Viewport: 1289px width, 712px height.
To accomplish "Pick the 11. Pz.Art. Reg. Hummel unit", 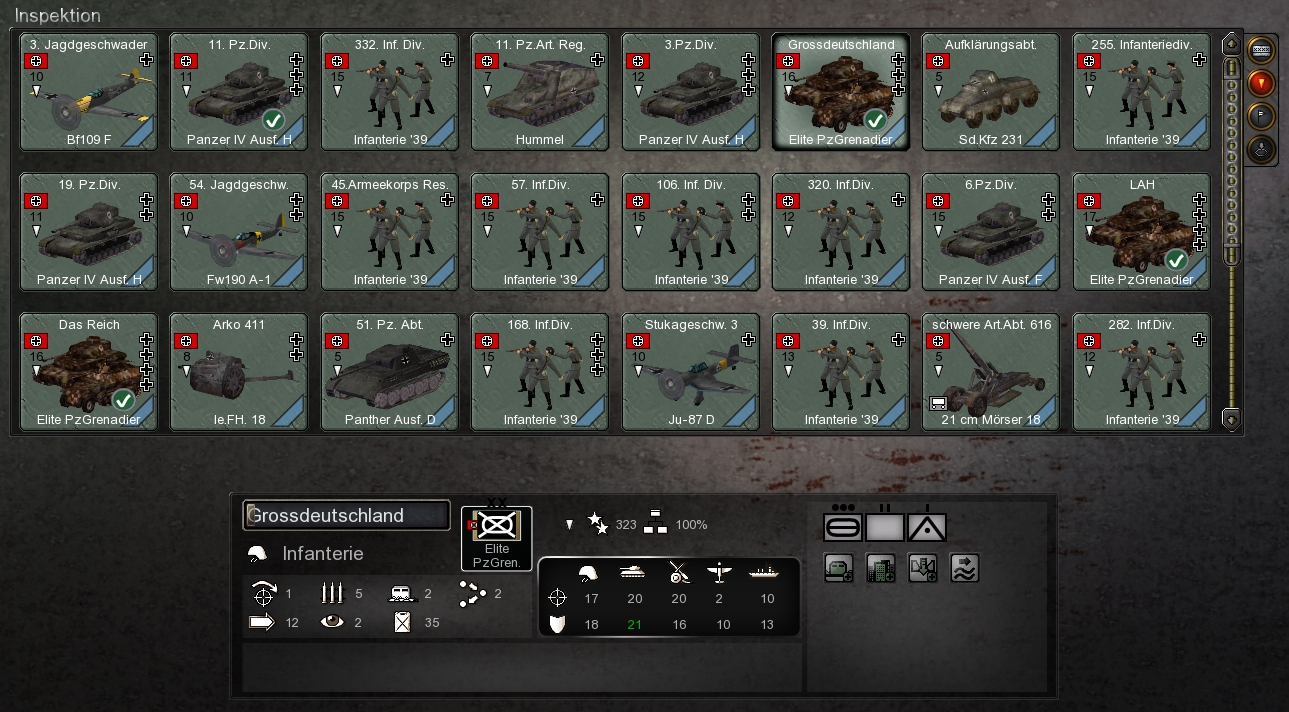I will (x=540, y=91).
